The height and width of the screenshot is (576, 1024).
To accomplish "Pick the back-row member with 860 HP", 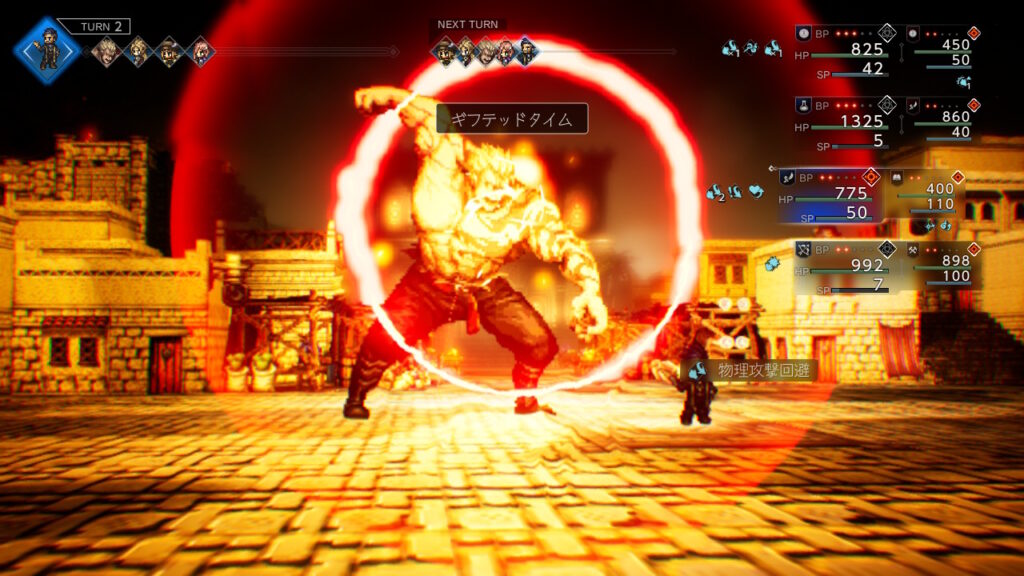I will click(x=942, y=121).
